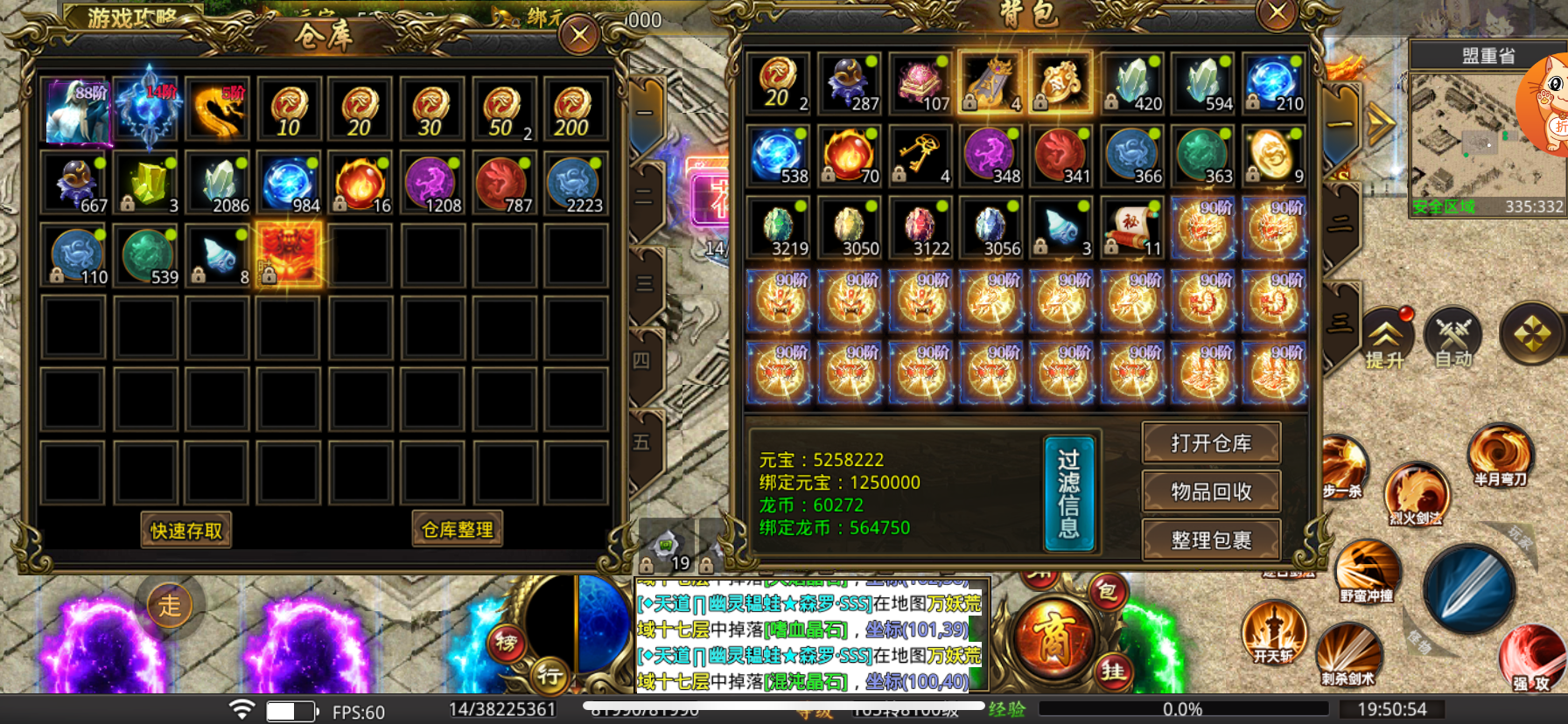Close the 仓库 warehouse window

[579, 35]
